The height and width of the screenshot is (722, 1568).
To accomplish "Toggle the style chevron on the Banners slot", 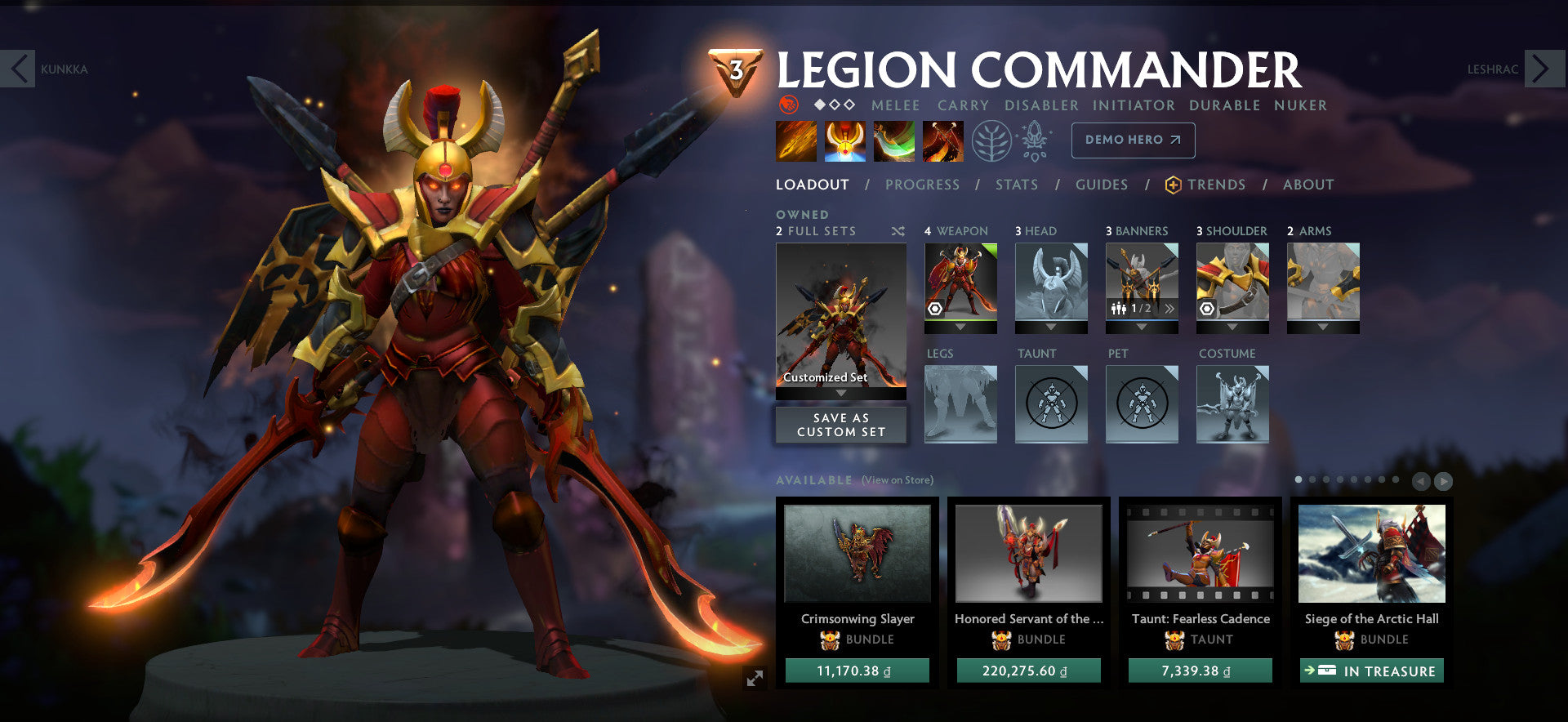I will pyautogui.click(x=1169, y=309).
